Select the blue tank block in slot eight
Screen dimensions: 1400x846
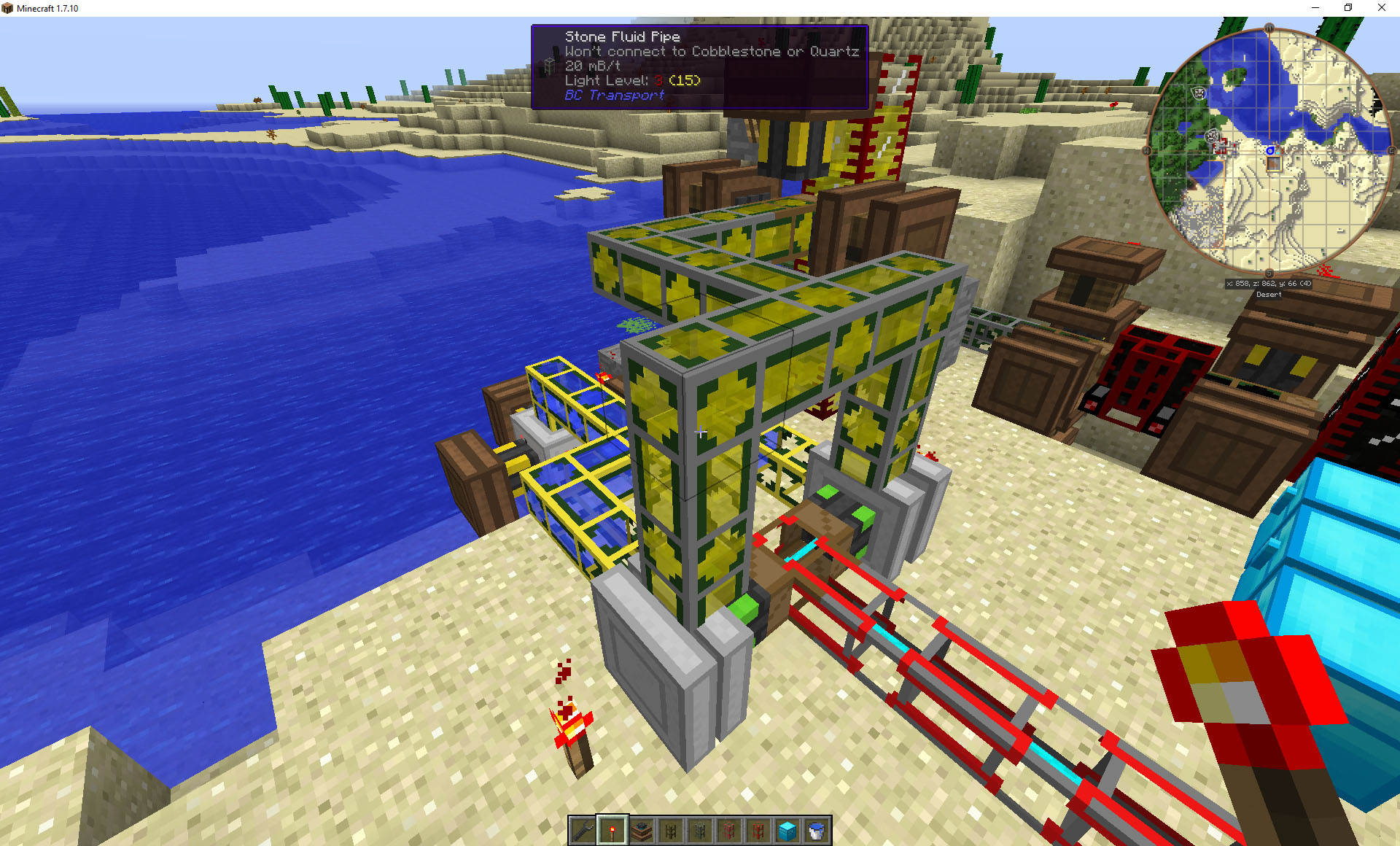click(x=787, y=829)
